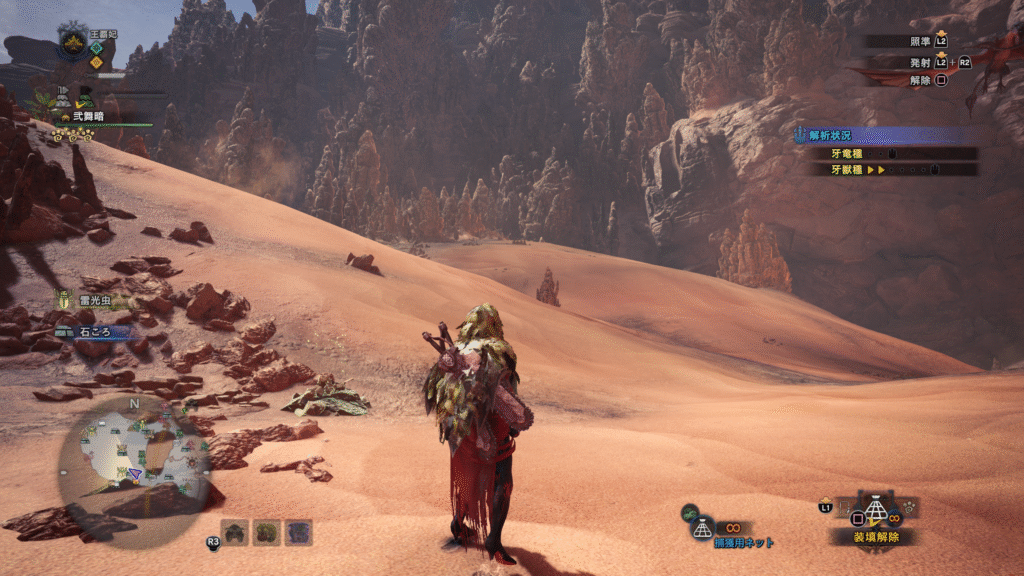Click the hunter emblem icon by 王覇妃

tap(73, 43)
